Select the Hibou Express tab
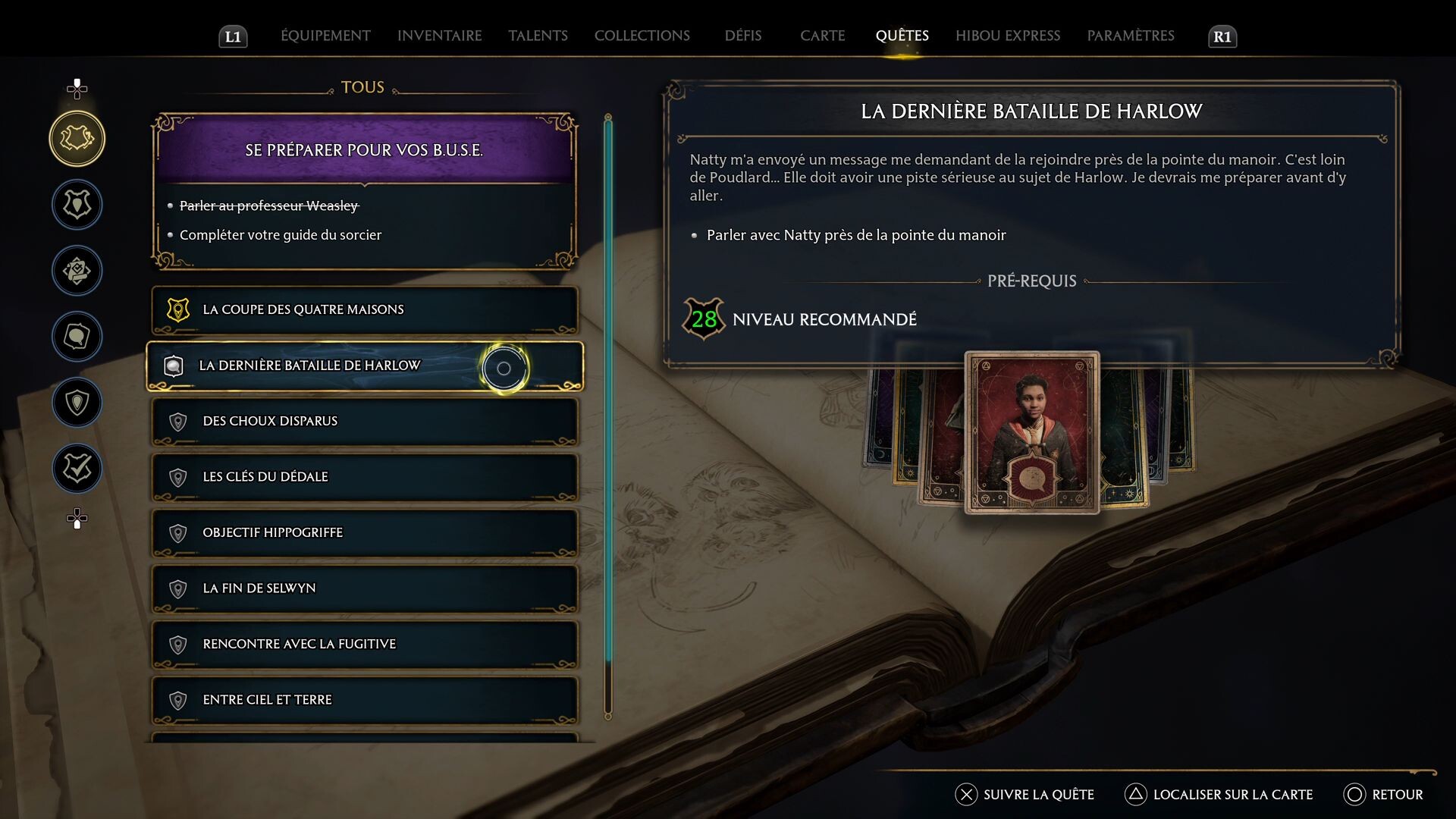This screenshot has height=819, width=1456. point(1007,36)
